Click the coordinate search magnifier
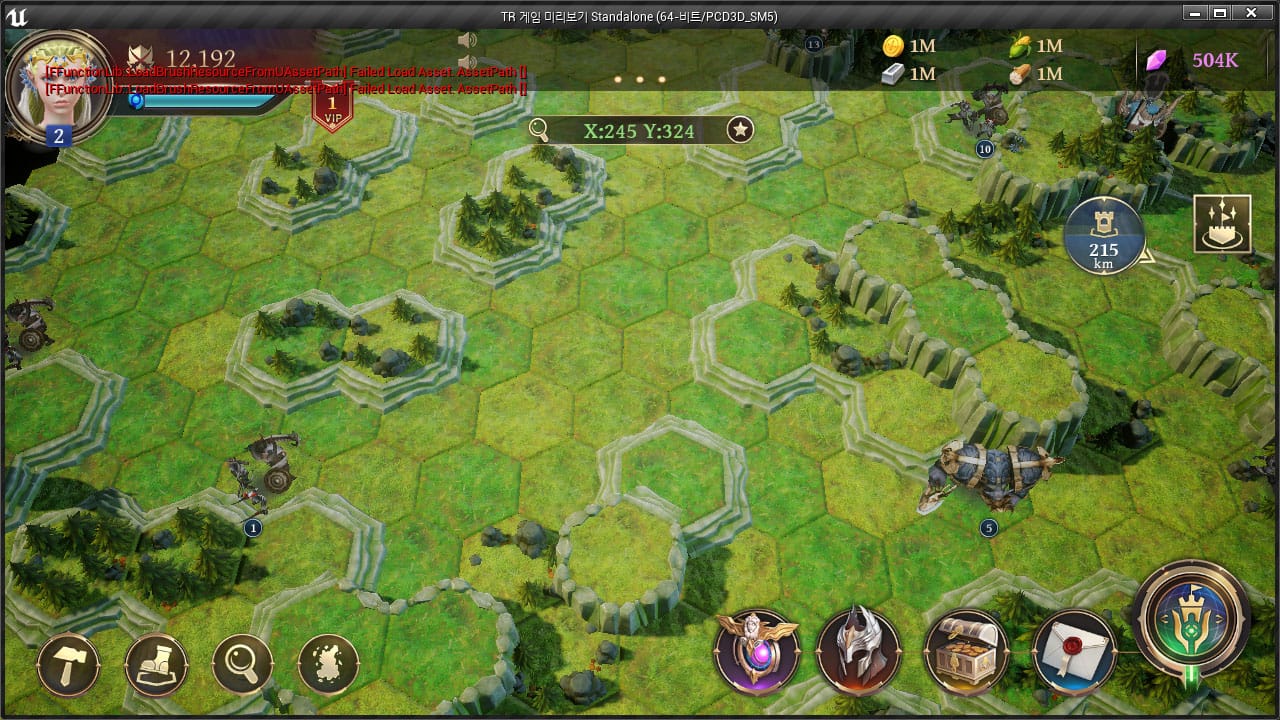The width and height of the screenshot is (1280, 720). [539, 130]
